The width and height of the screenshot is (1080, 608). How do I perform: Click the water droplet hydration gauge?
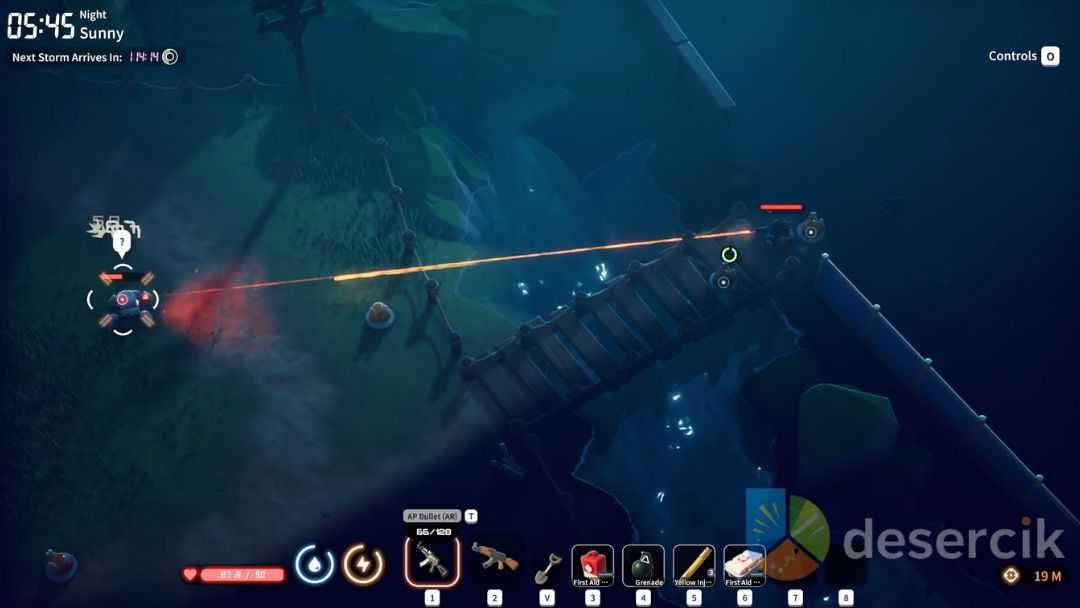point(315,564)
